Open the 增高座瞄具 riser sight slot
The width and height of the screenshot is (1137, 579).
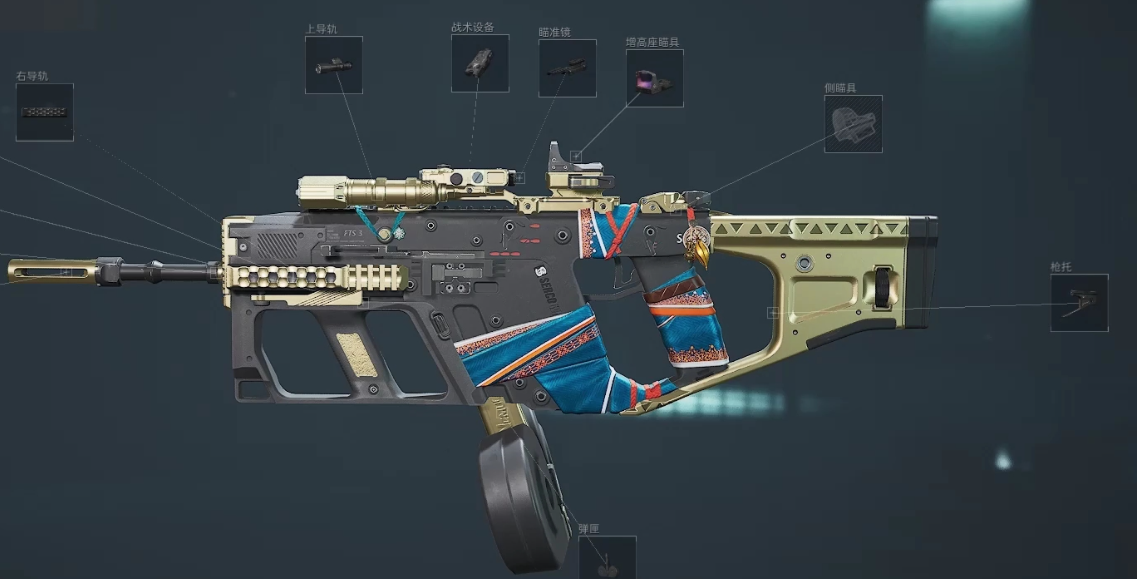point(655,78)
